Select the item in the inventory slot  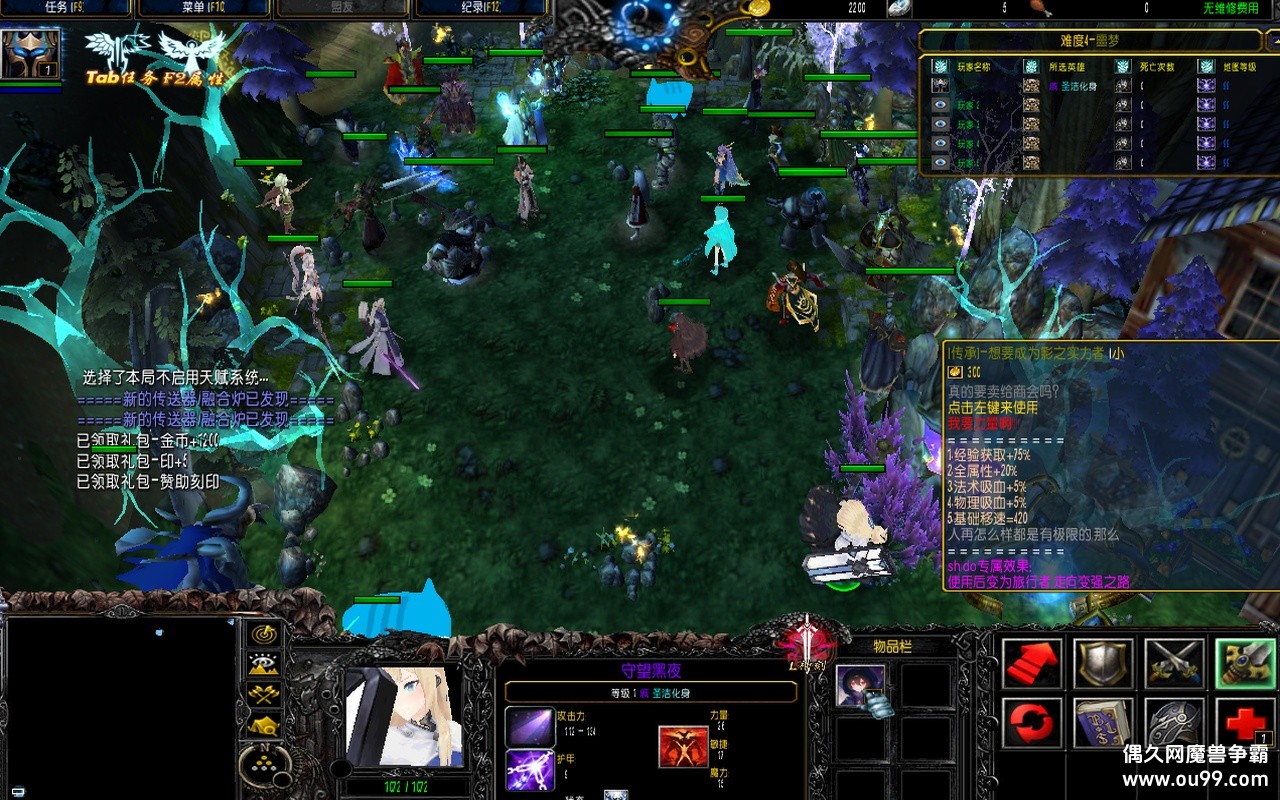point(861,686)
